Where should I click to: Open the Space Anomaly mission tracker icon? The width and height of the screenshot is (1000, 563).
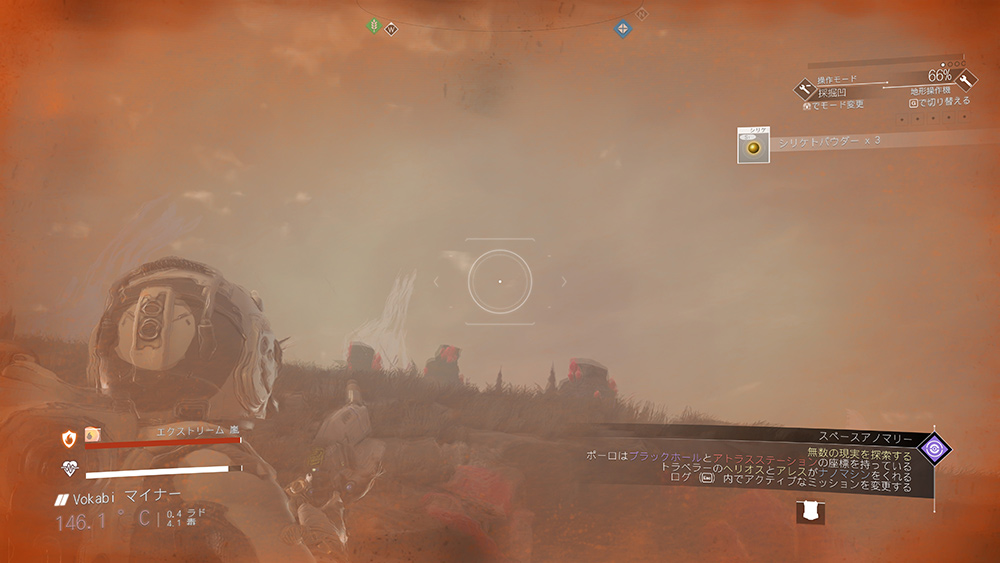click(x=935, y=449)
